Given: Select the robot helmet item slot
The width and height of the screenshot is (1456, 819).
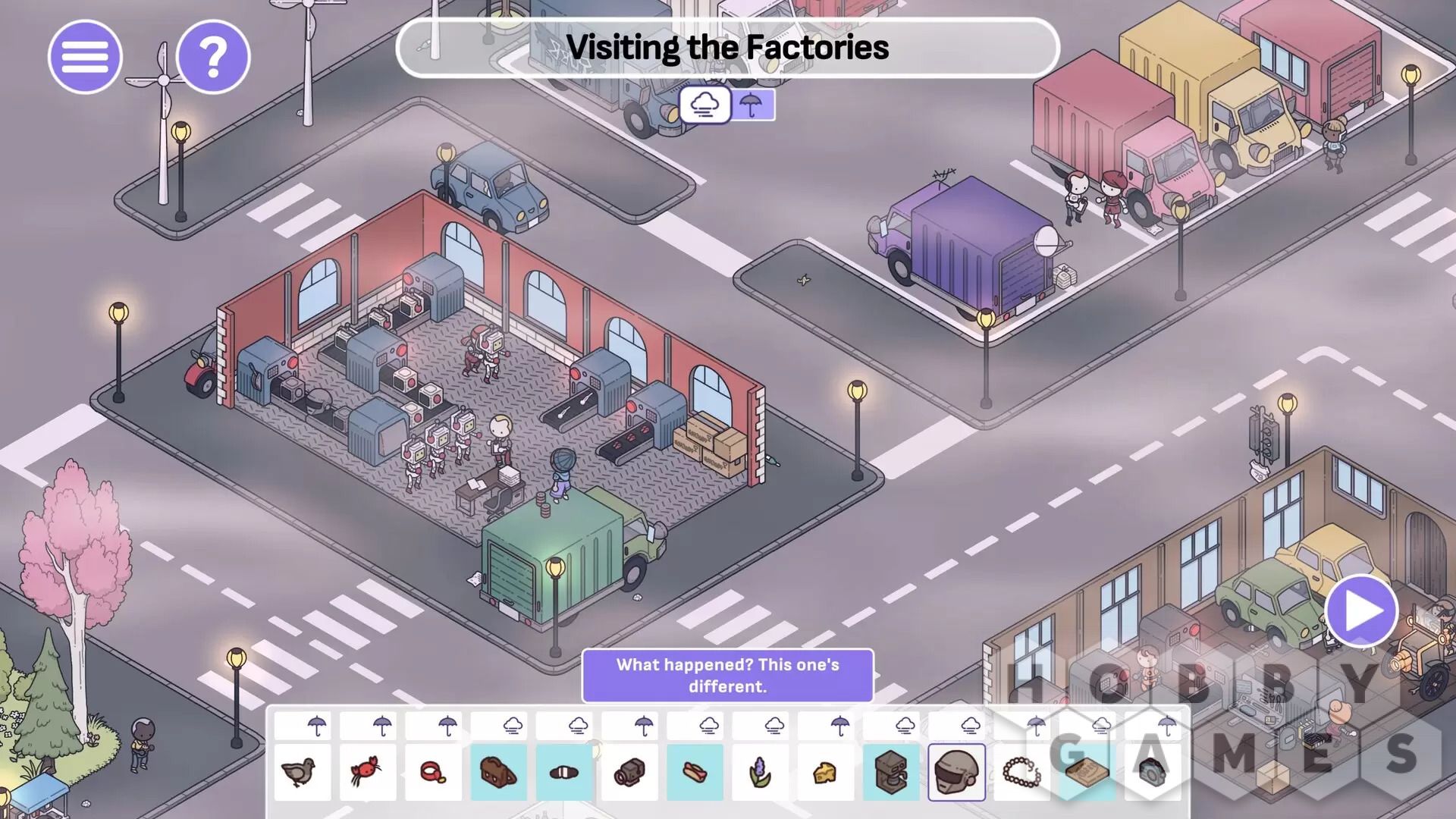Looking at the screenshot, I should tap(957, 772).
